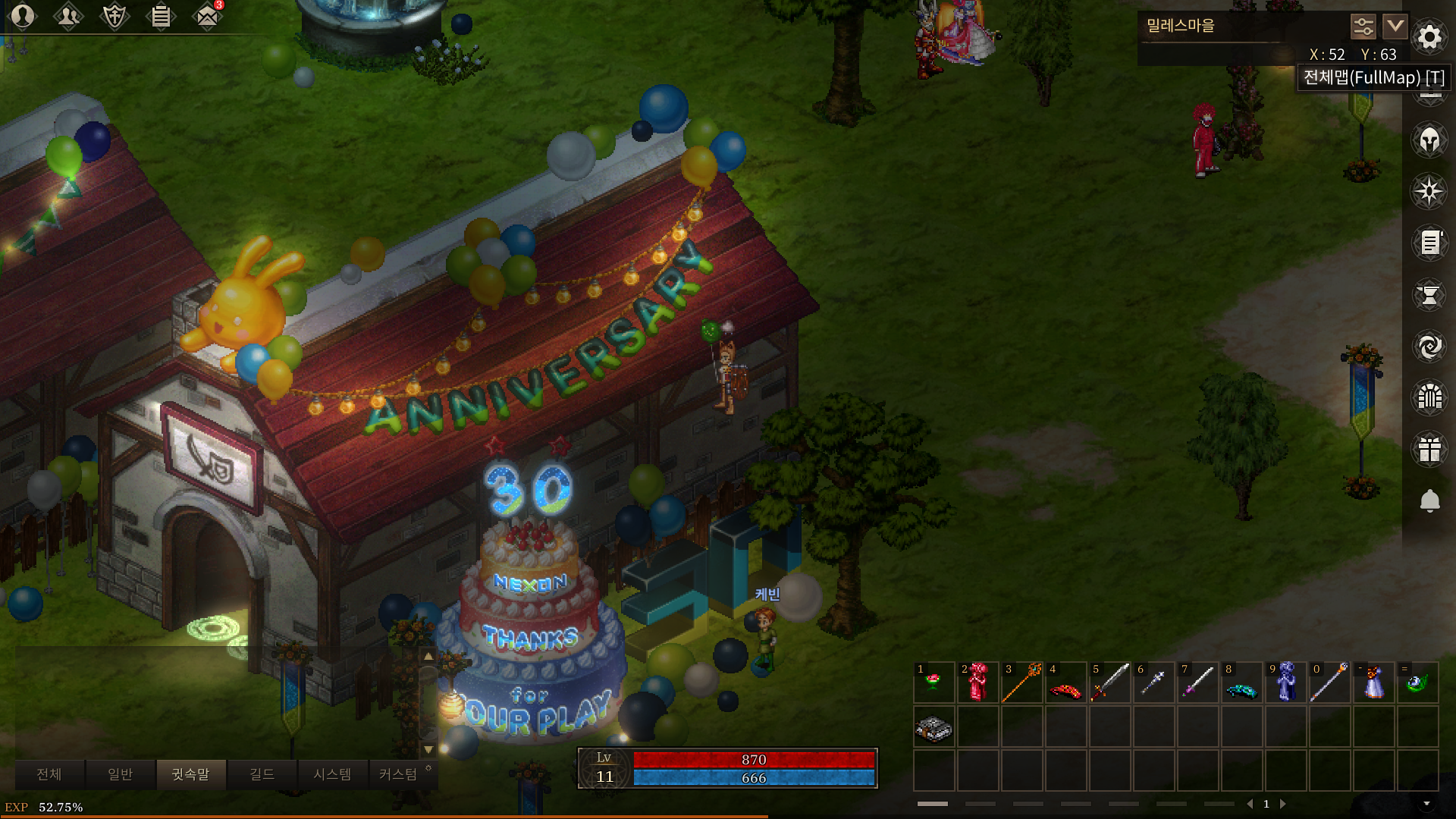Open the mail envelope with 3 notifications

pyautogui.click(x=207, y=16)
